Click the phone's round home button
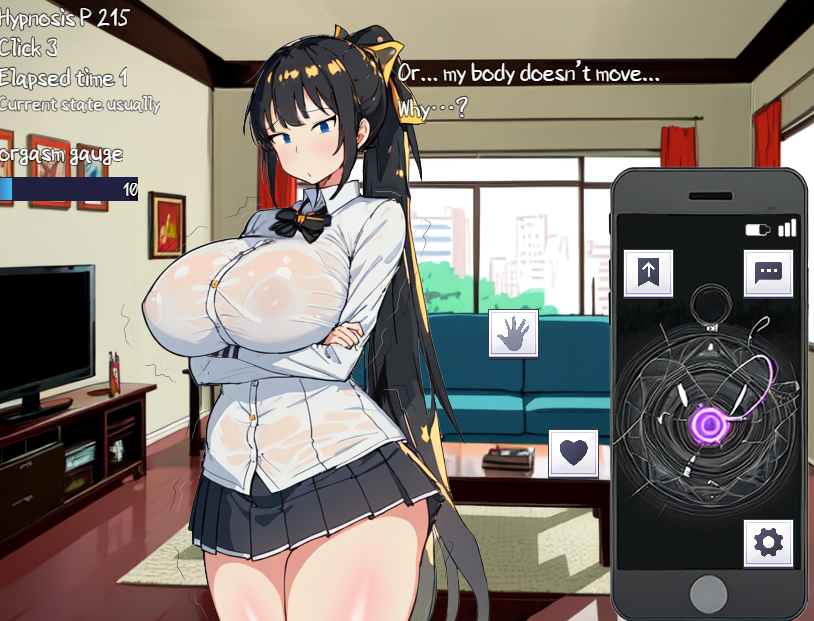Image resolution: width=814 pixels, height=621 pixels. [x=708, y=590]
